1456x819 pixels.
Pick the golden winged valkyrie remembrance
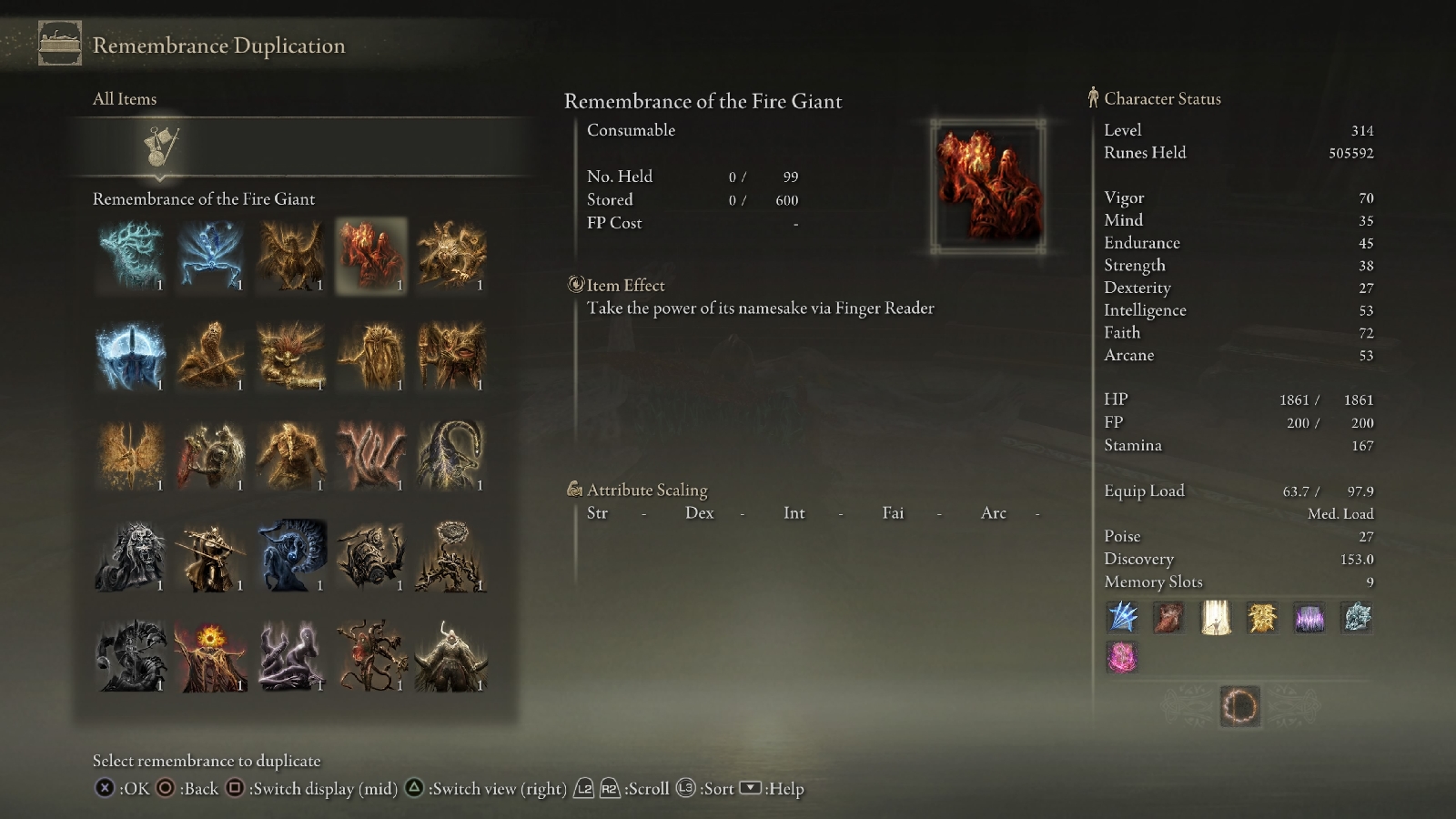(x=130, y=456)
